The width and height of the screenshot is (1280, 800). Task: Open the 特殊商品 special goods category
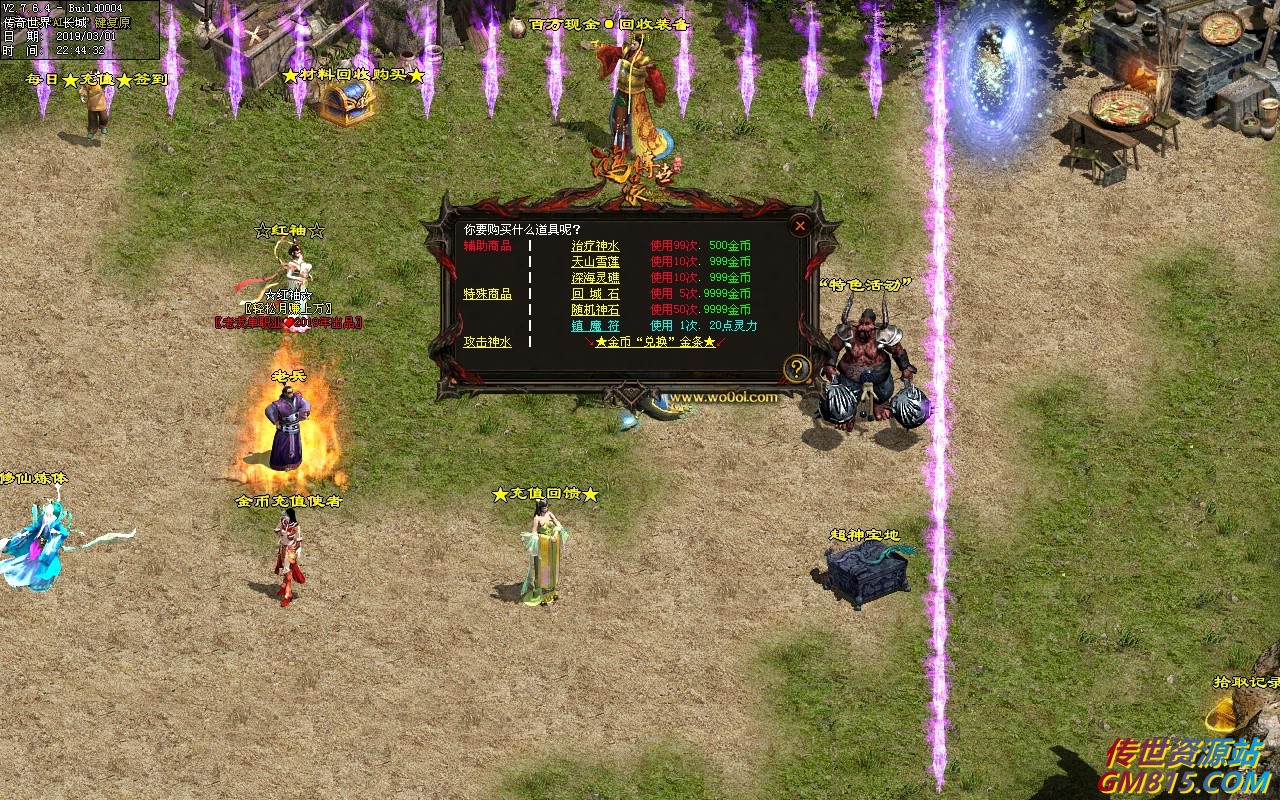[x=487, y=294]
